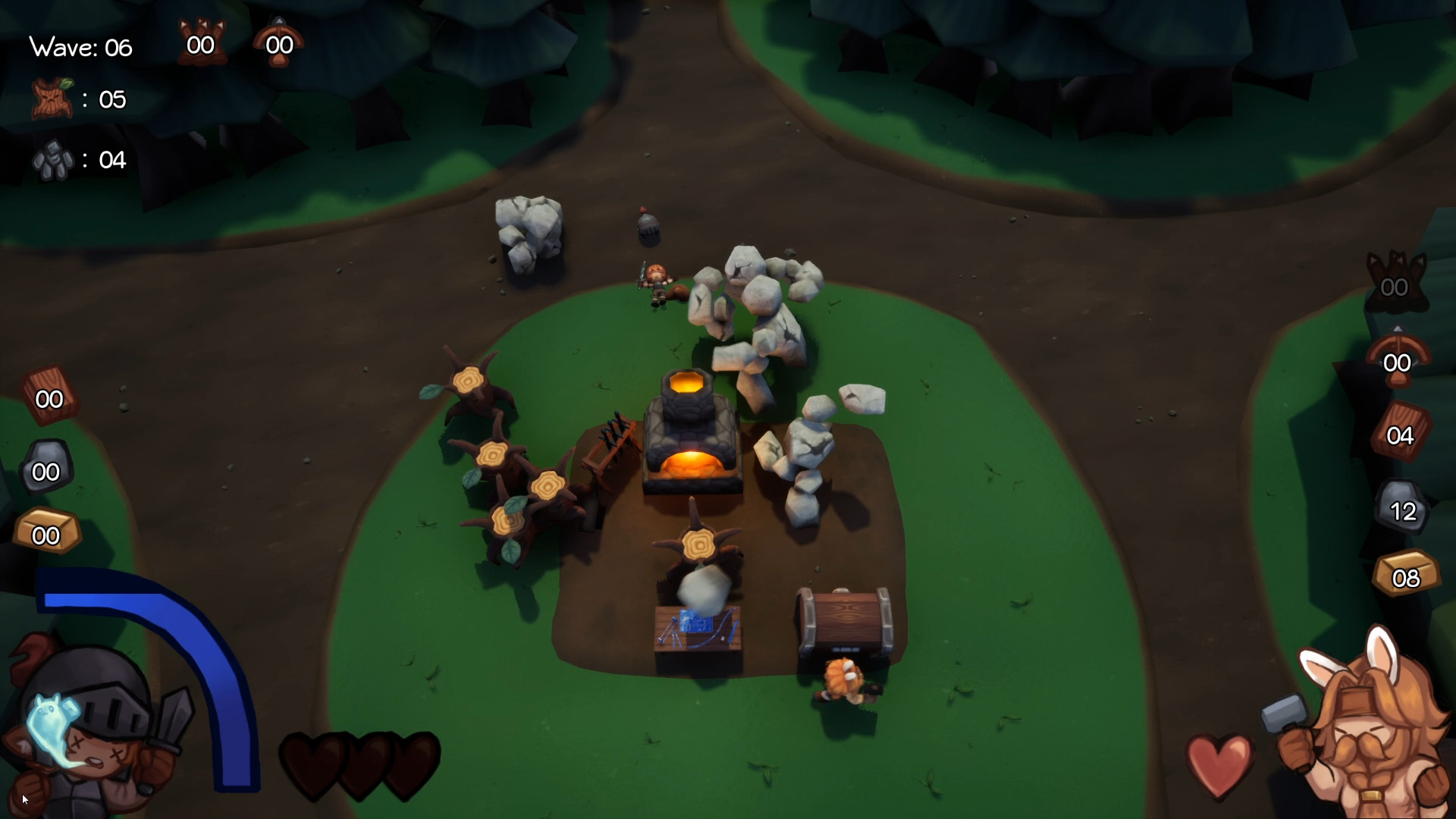Click the Wave: 06 label
This screenshot has height=819, width=1456.
80,47
